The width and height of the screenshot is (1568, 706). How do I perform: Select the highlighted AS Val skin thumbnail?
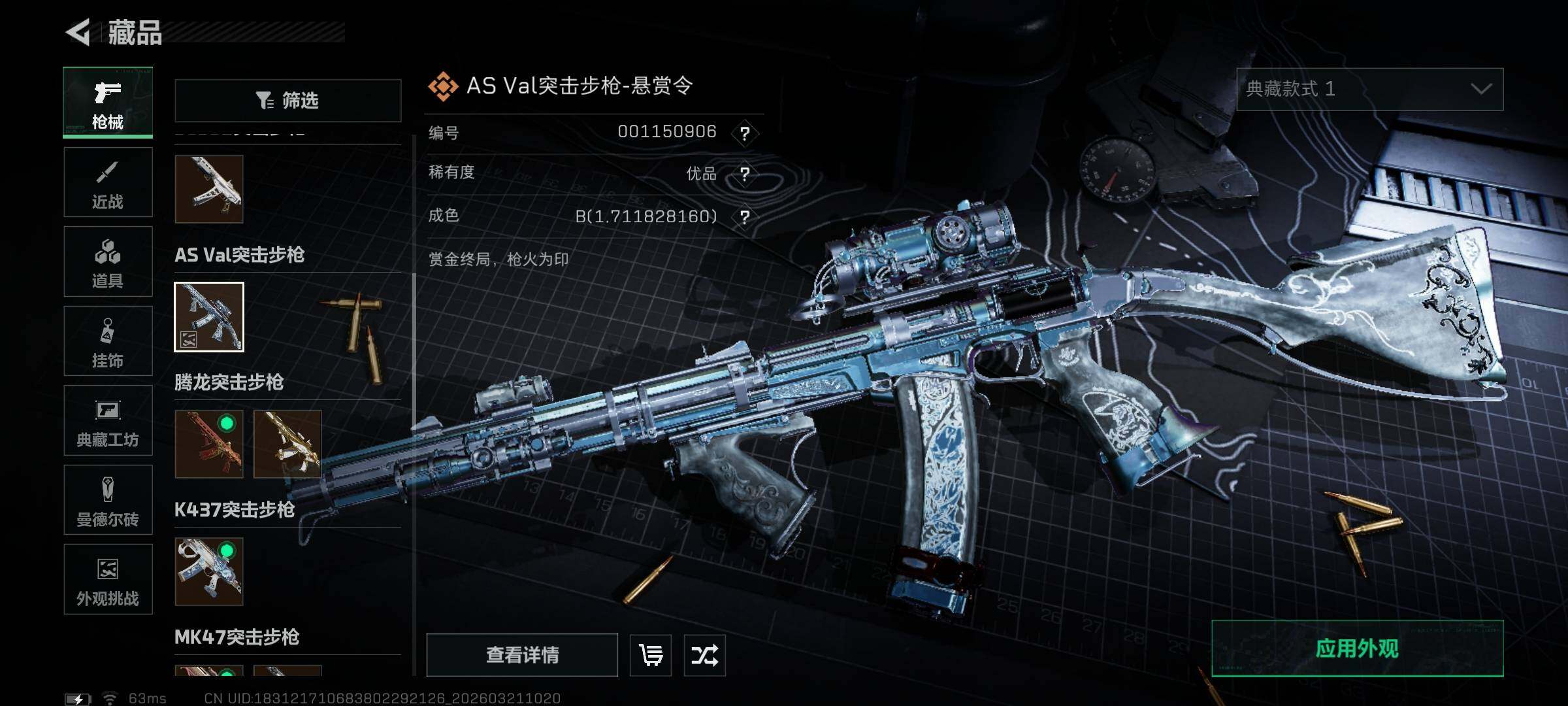[x=209, y=317]
